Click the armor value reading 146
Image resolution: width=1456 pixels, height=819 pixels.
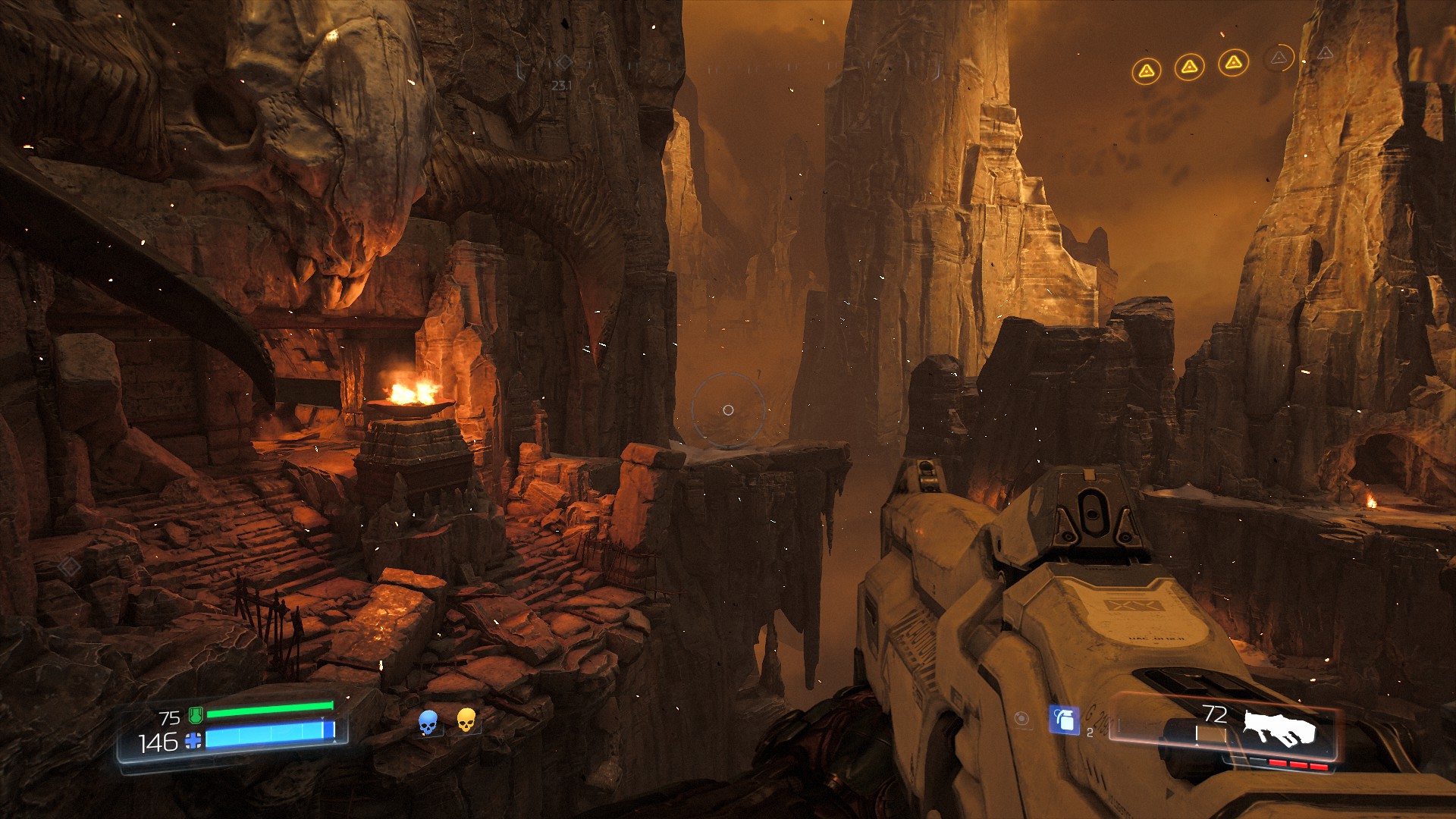click(x=158, y=741)
